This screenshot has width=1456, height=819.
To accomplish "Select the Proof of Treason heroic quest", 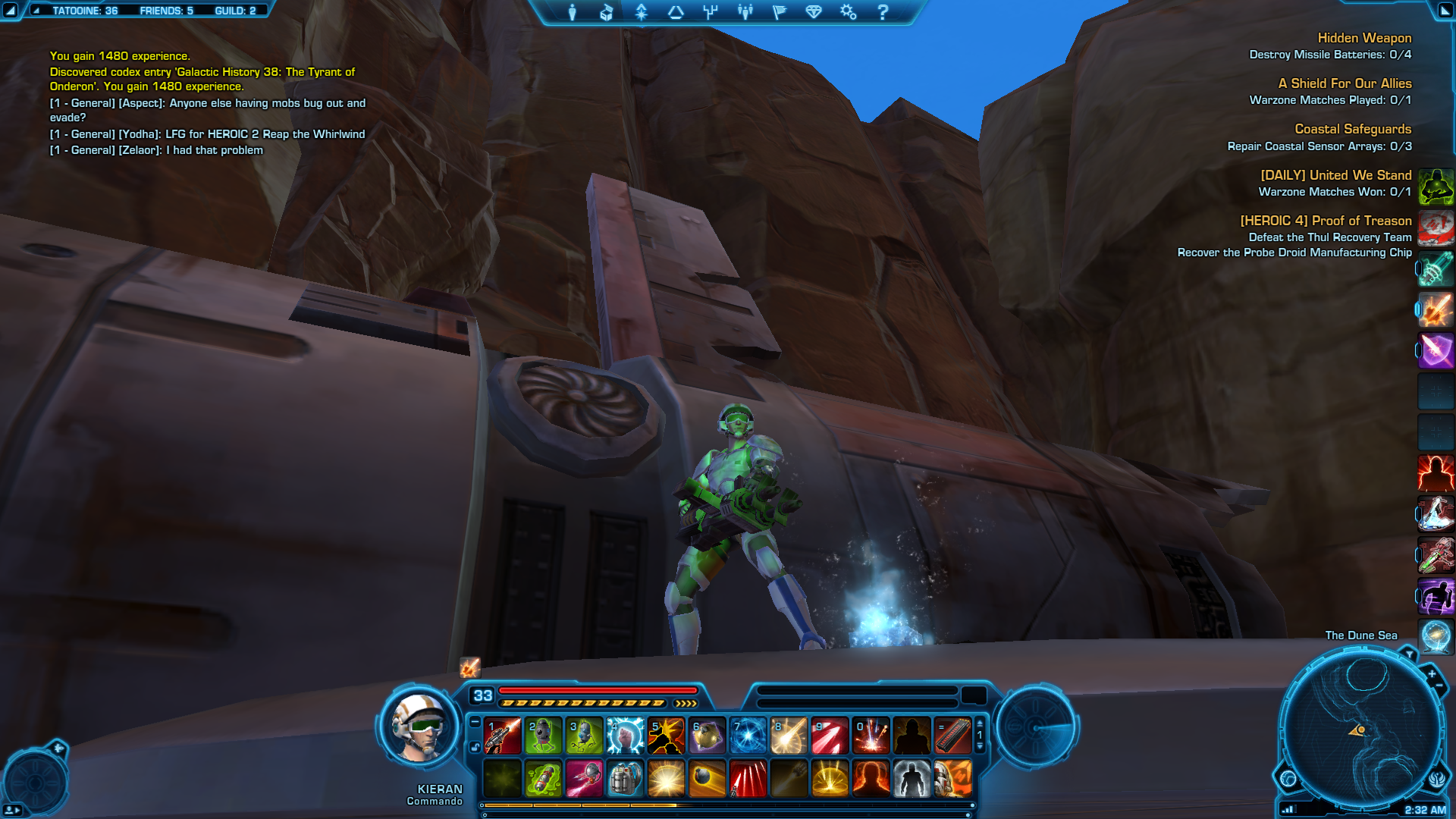I will click(x=1325, y=221).
